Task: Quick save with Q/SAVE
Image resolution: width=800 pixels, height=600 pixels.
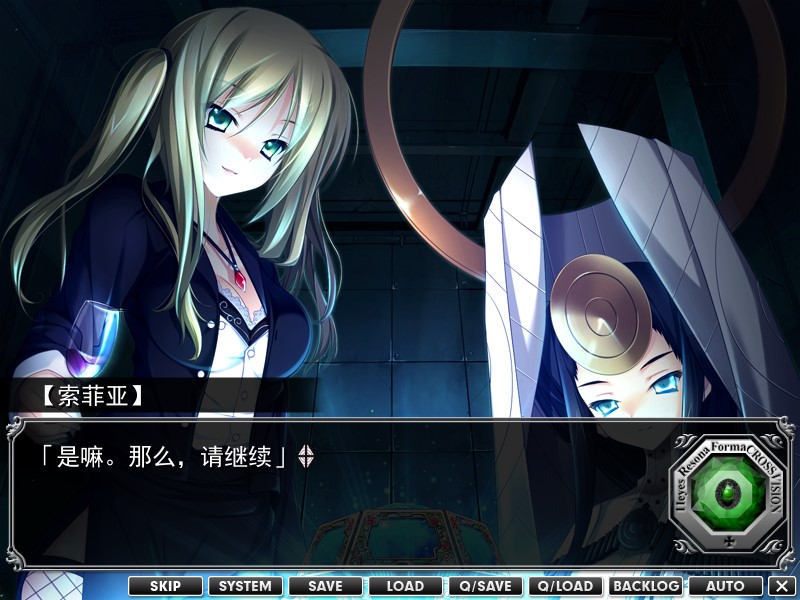Action: pos(485,586)
